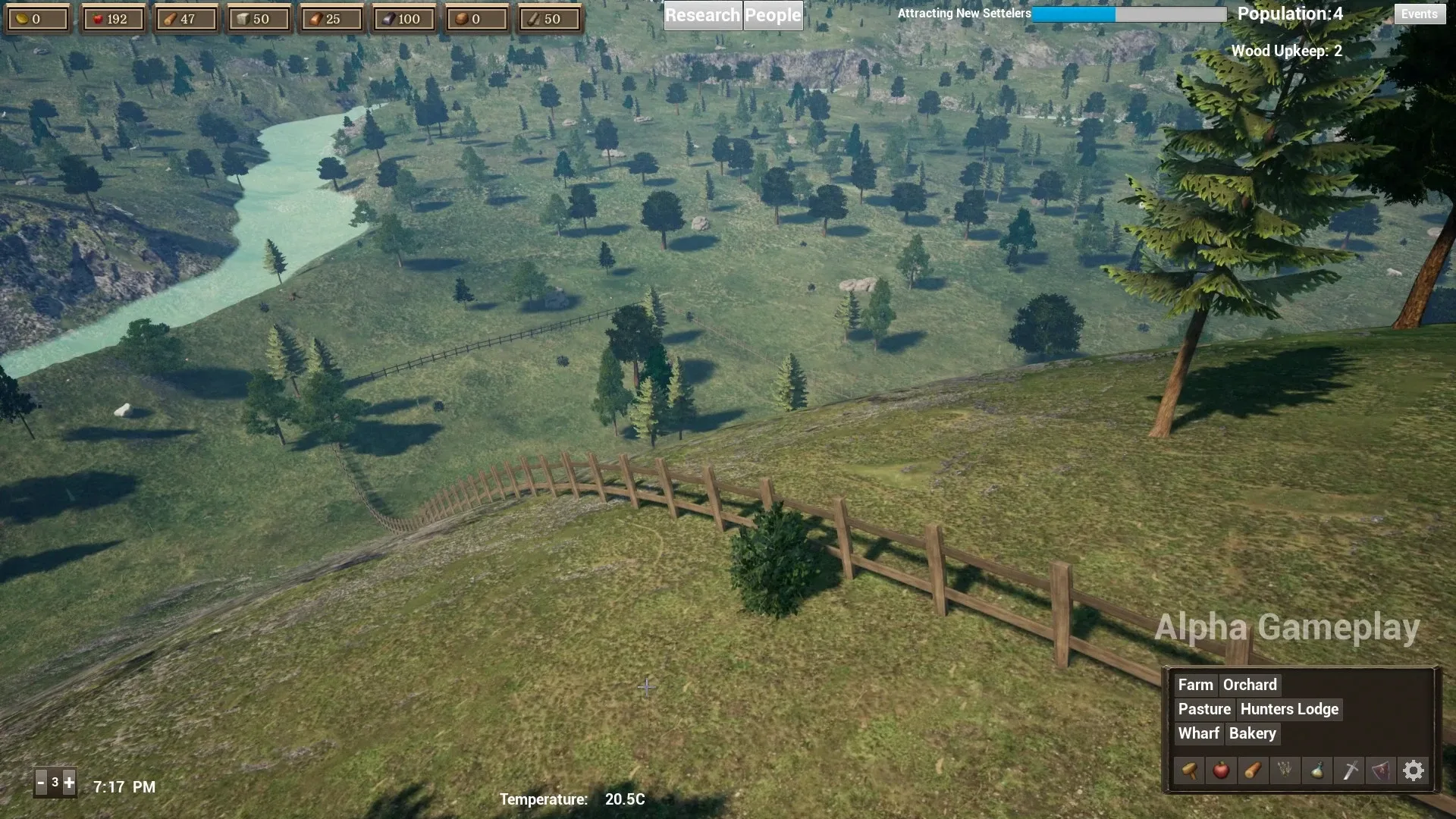Select the sword military category icon
1456x819 pixels.
(x=1350, y=770)
